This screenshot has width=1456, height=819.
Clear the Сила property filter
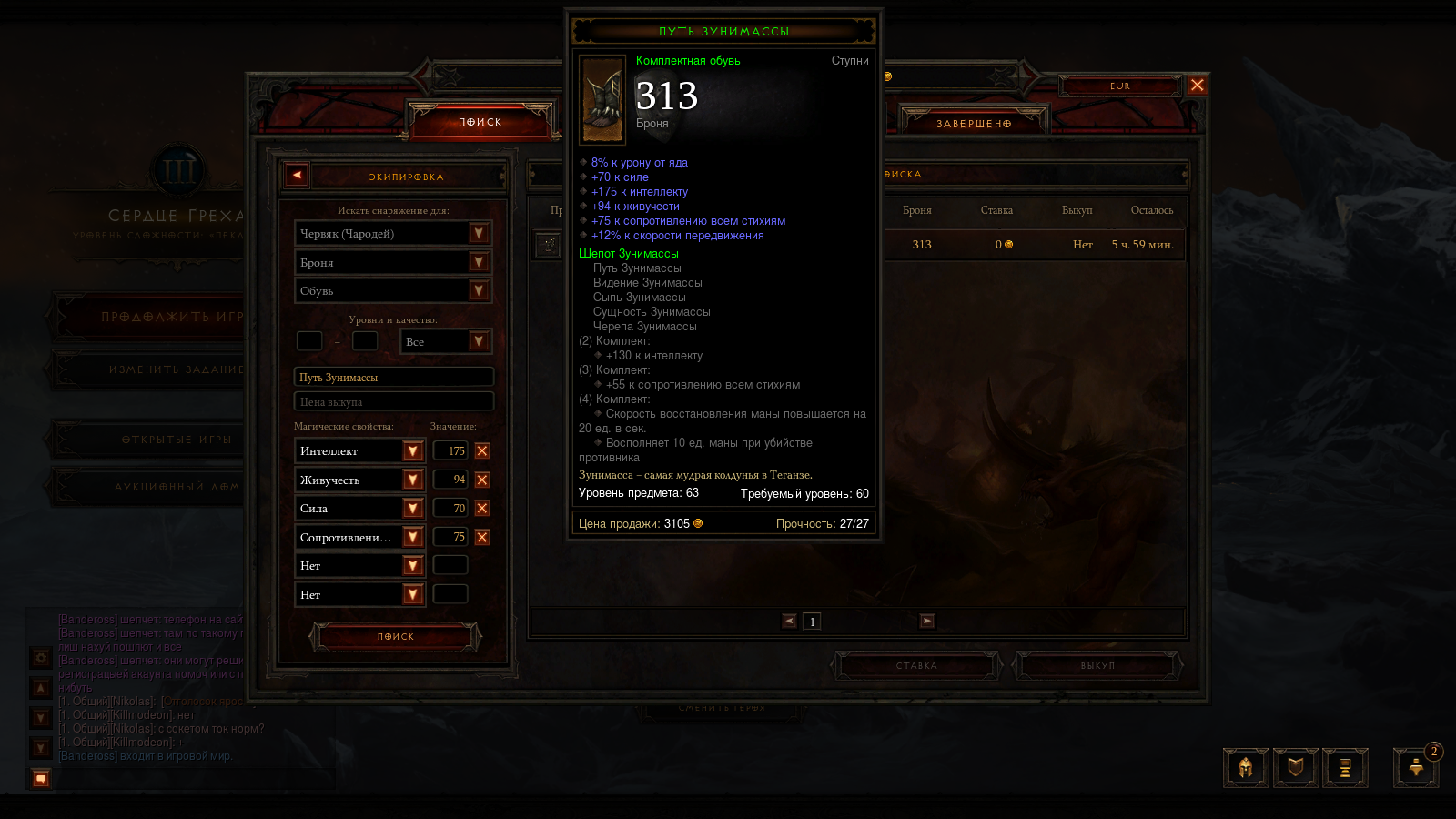pos(482,509)
